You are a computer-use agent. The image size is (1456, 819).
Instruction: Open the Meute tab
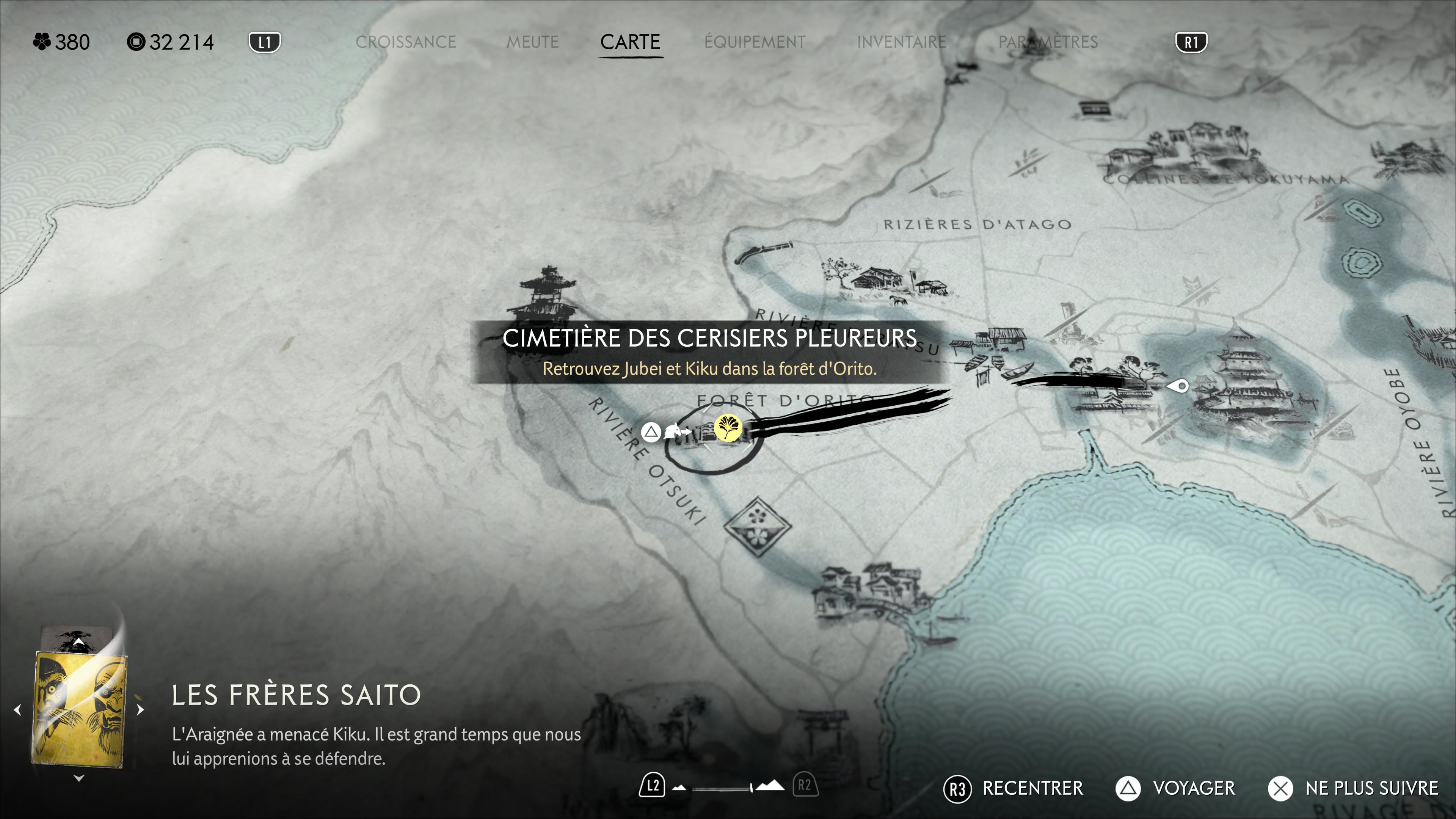(x=532, y=42)
